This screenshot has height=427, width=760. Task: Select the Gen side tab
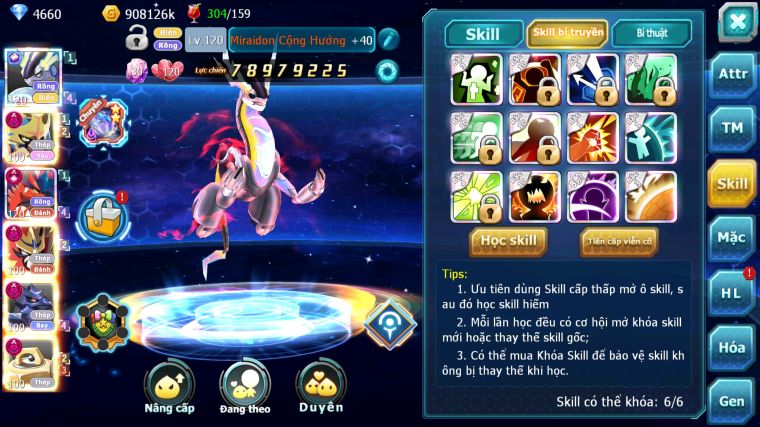pos(732,400)
